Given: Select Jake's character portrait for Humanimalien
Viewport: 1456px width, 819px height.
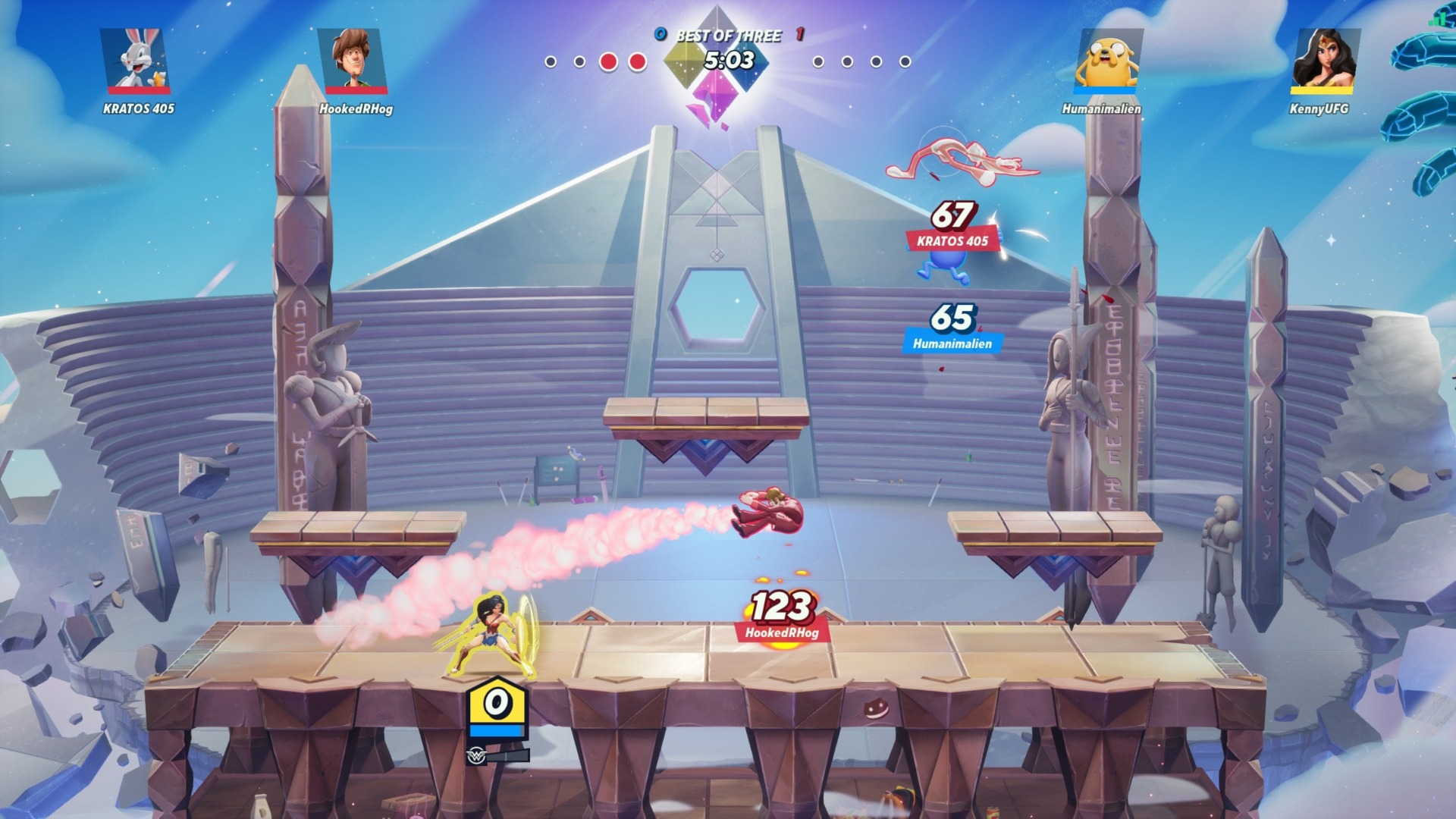Looking at the screenshot, I should 1109,59.
